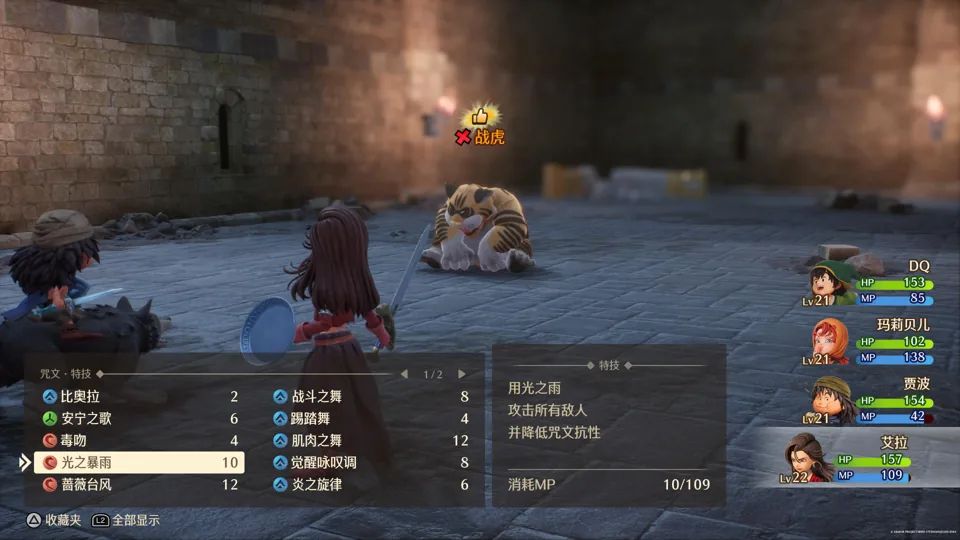
Task: Select 玛莉贝儿's party portrait
Action: [x=831, y=343]
